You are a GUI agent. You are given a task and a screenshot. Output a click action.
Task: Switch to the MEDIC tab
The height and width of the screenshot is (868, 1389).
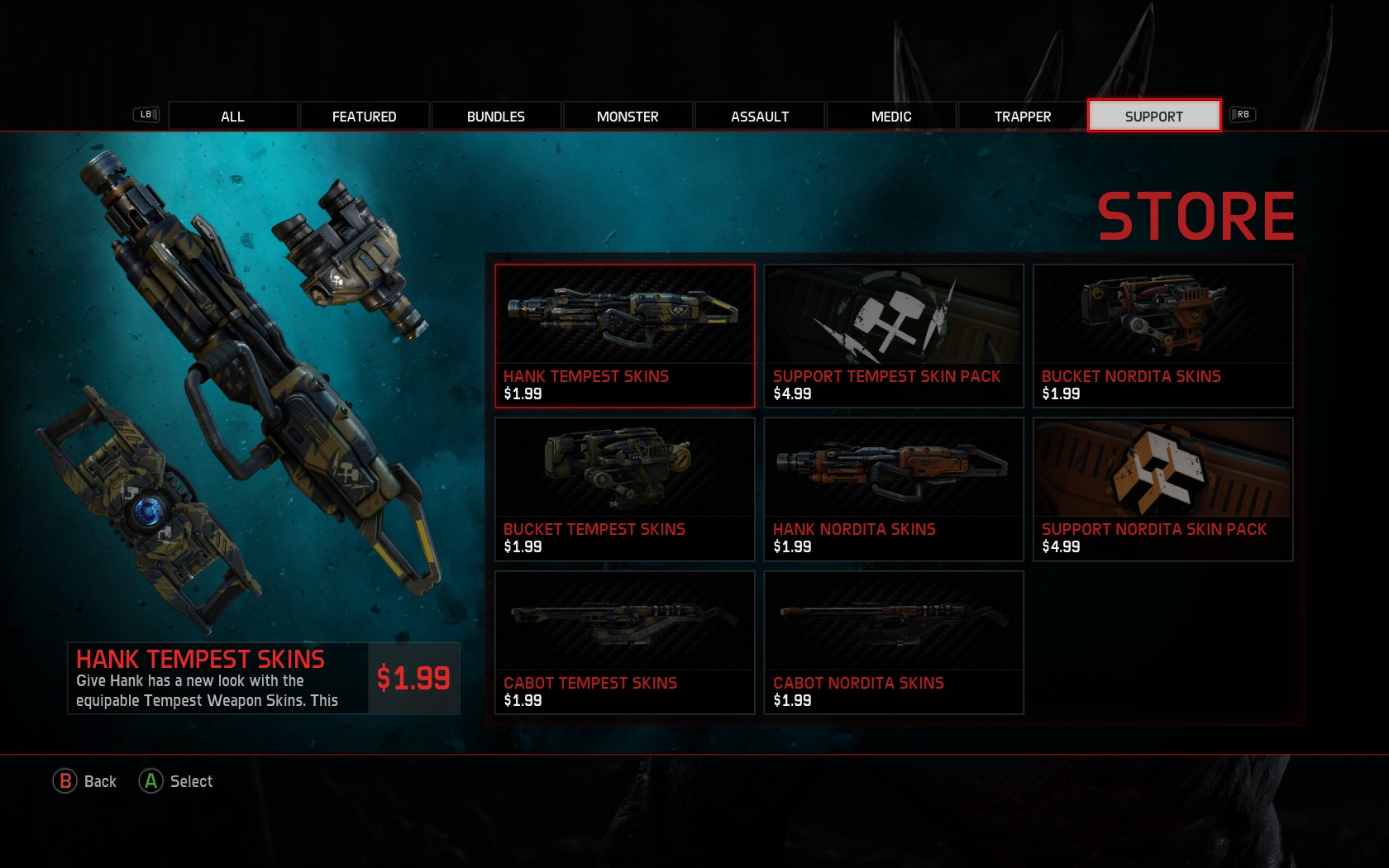pos(890,116)
